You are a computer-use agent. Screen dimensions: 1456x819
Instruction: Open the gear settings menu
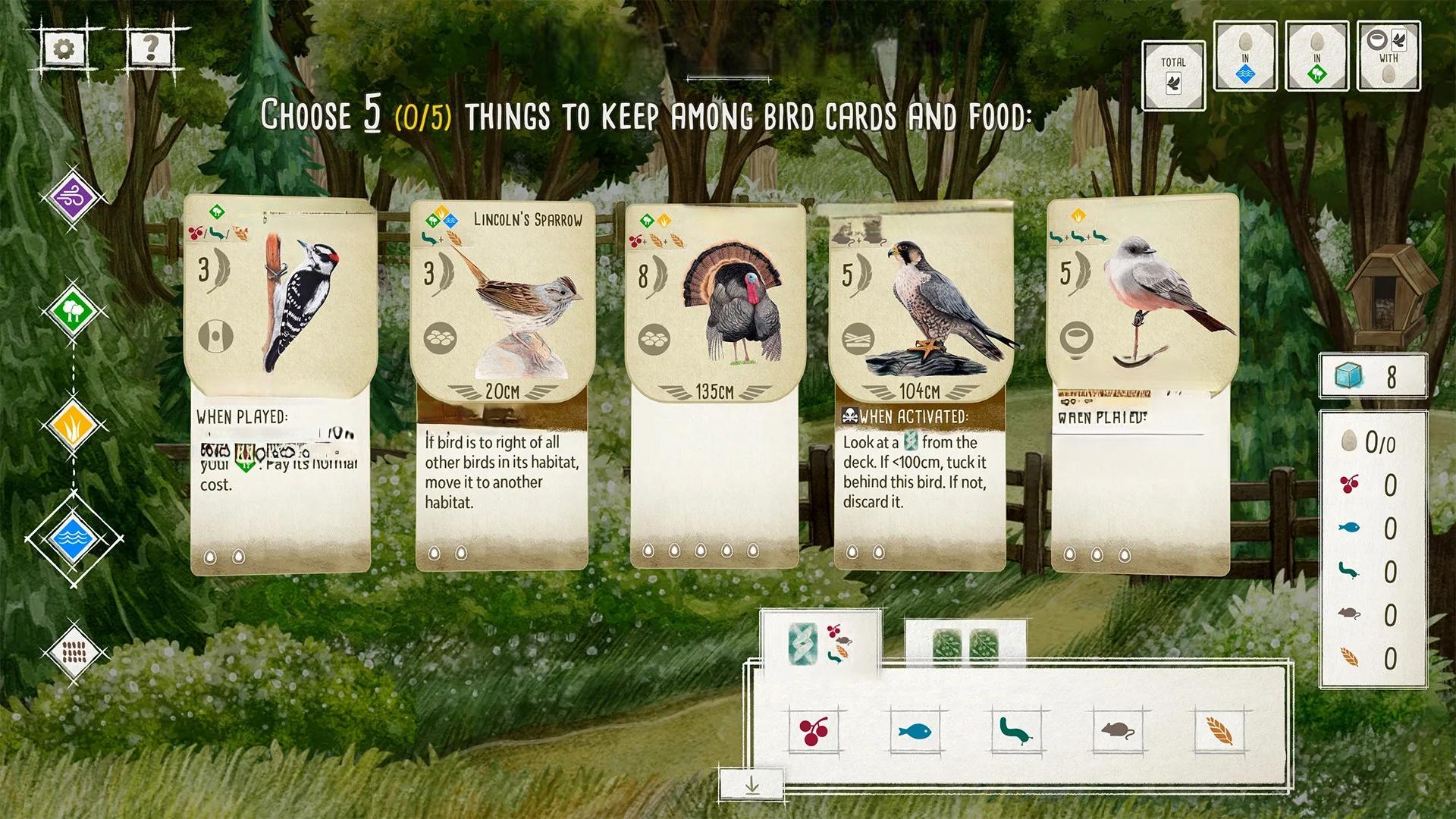64,50
